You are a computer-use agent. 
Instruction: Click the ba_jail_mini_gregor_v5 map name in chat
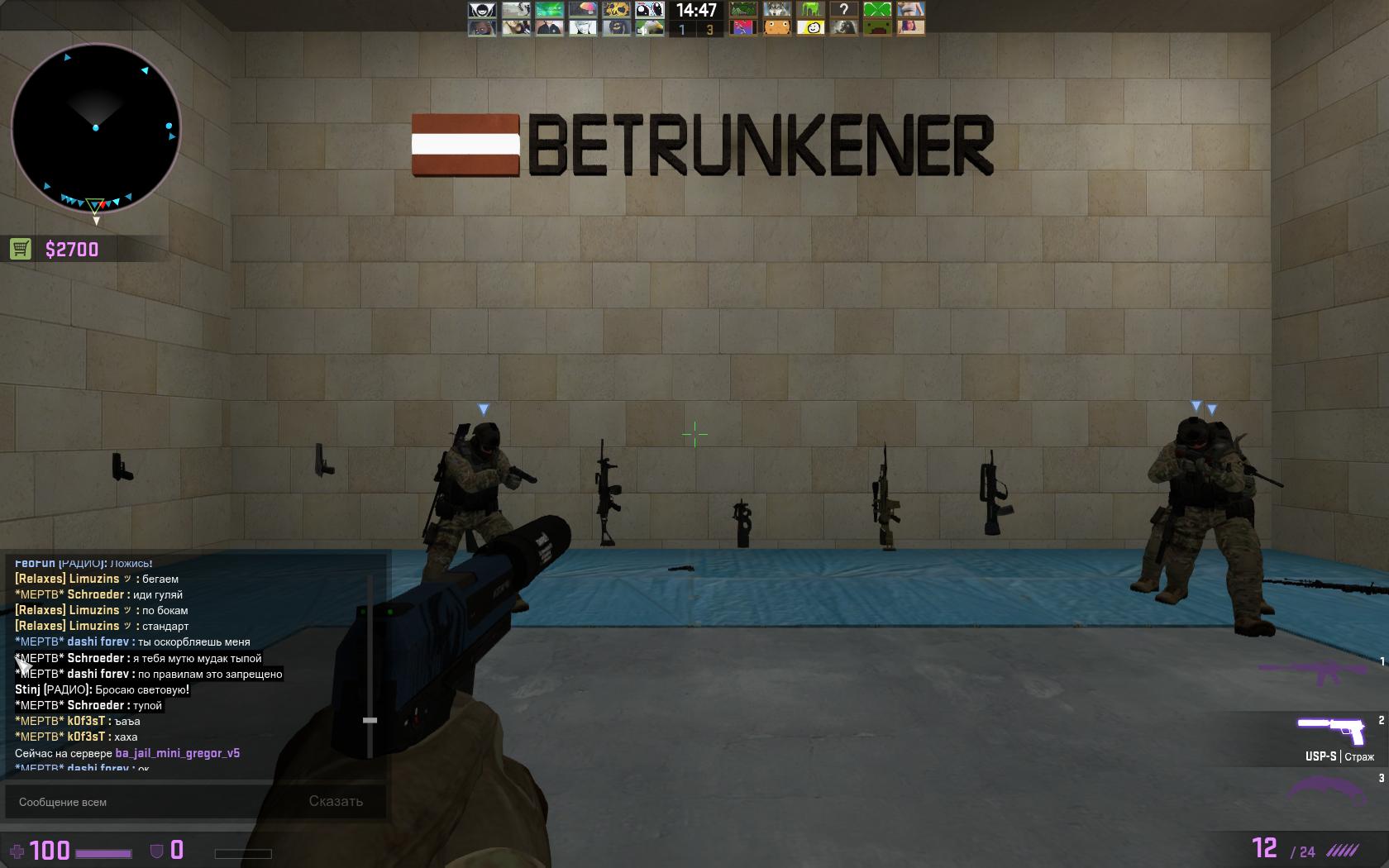point(178,753)
